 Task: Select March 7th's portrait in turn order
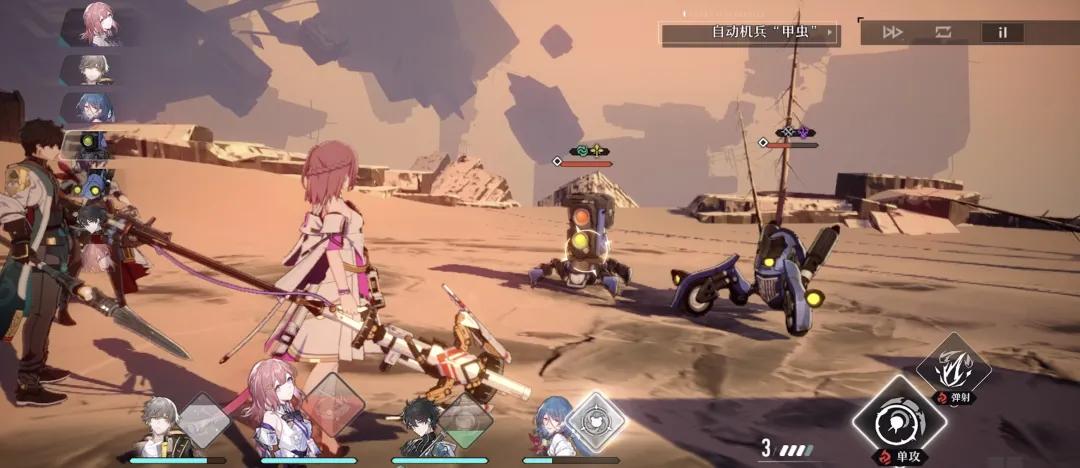(96, 24)
